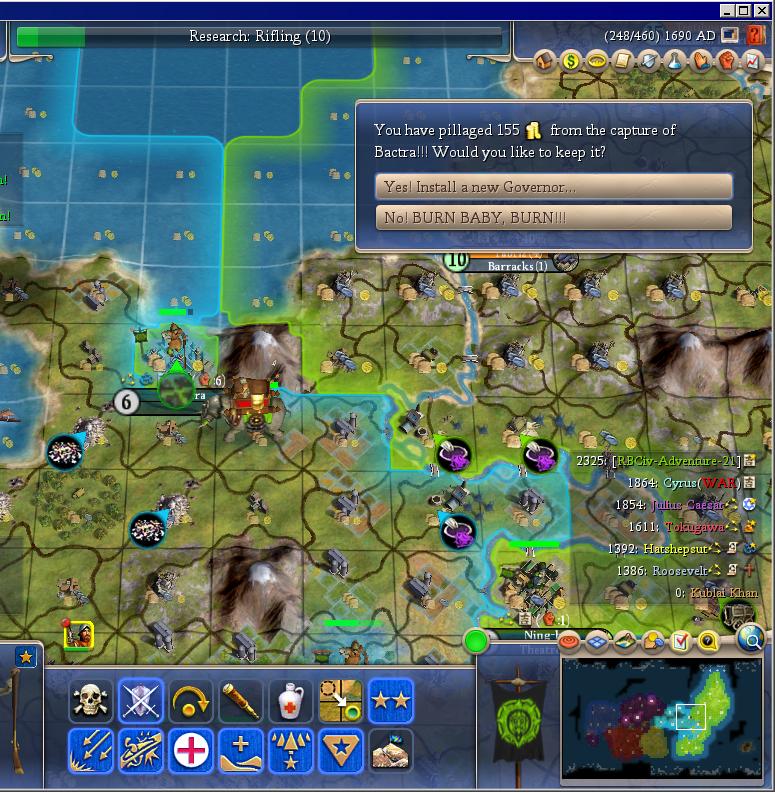Pick the two gold stars promotion
Screen dimensions: 775x793
pos(391,701)
